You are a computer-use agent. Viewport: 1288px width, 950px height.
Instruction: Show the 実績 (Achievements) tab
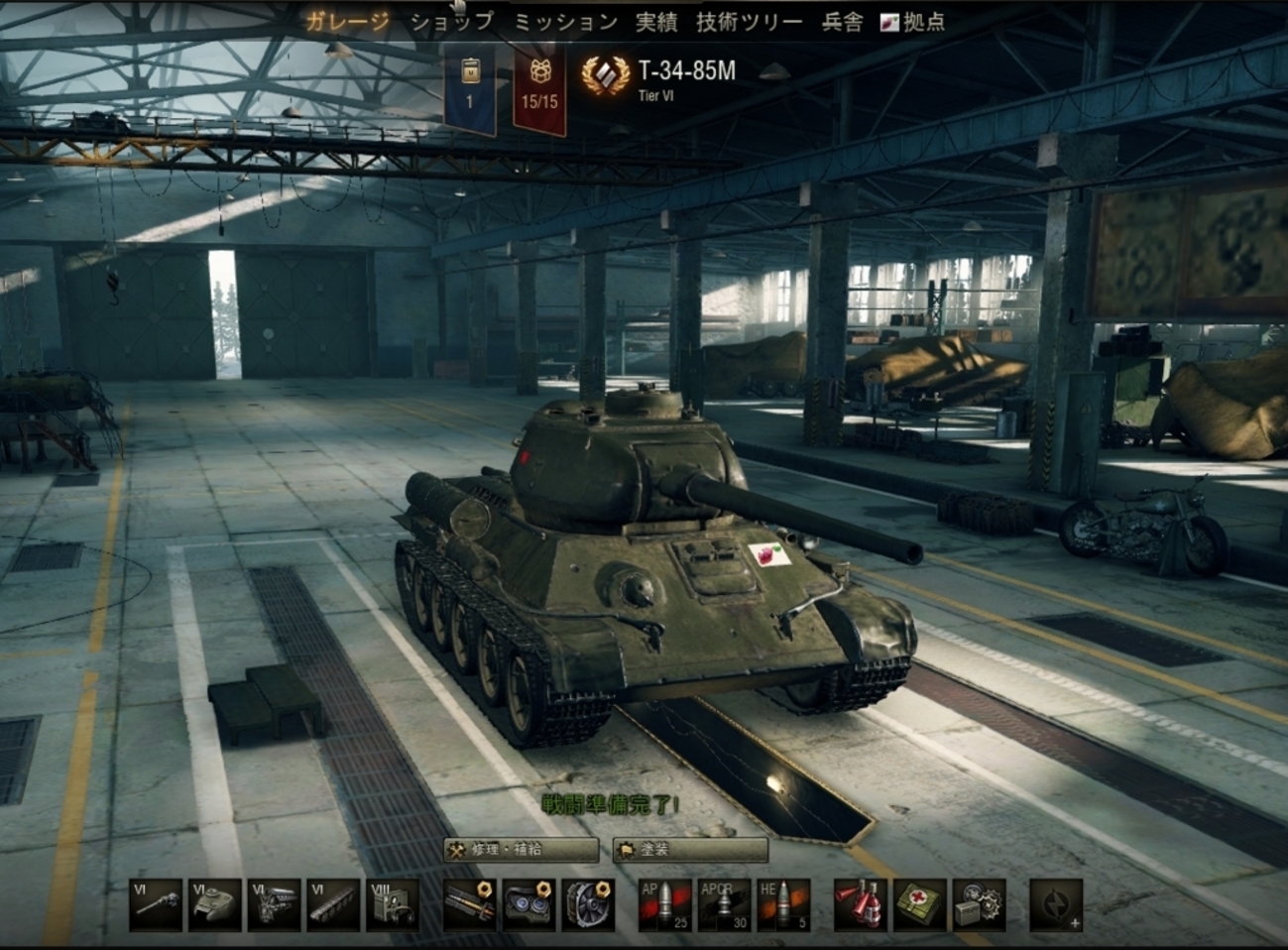coord(656,22)
